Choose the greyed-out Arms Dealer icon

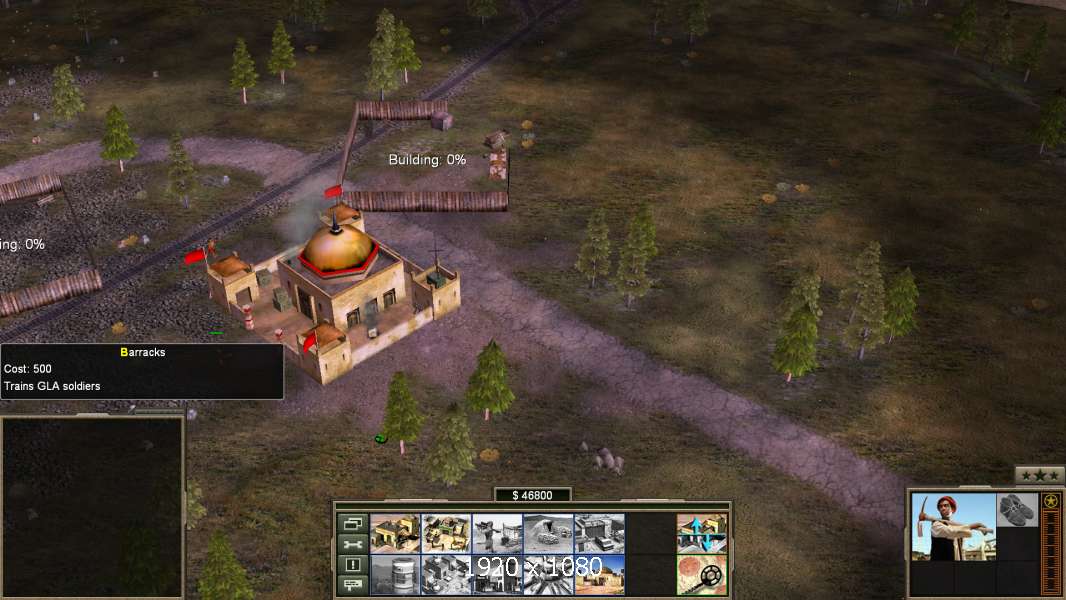point(599,533)
